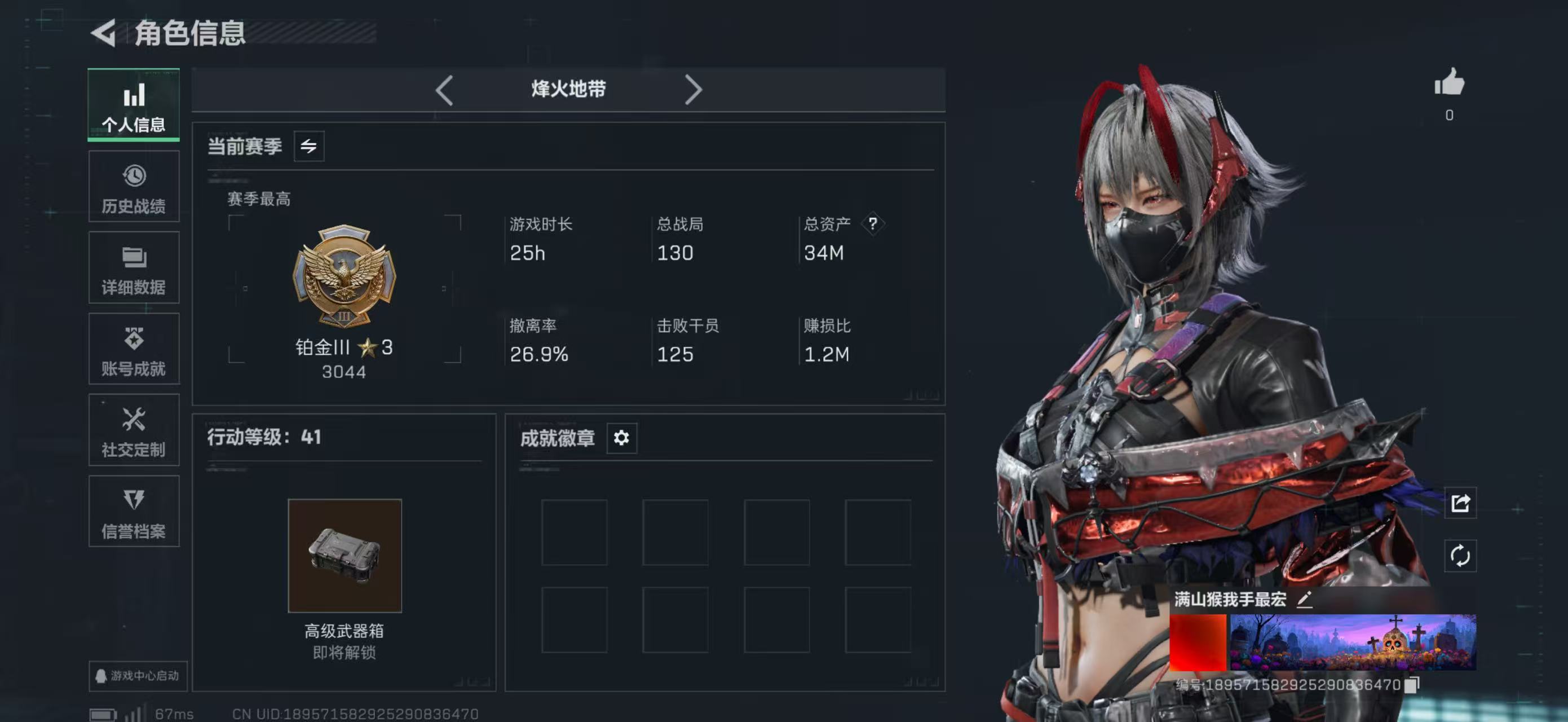Viewport: 1568px width, 722px height.
Task: Launch 游戏中心启动
Action: [x=136, y=676]
